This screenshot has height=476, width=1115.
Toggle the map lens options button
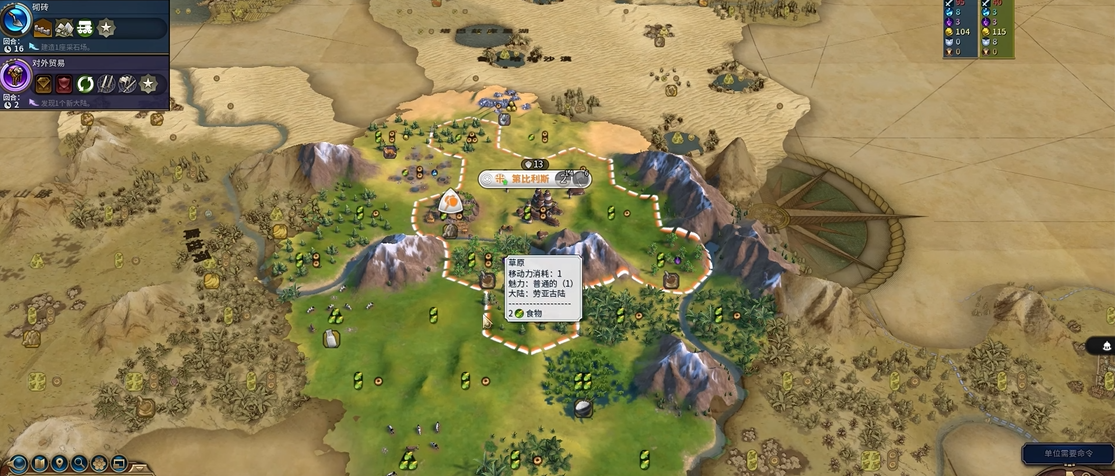37,463
